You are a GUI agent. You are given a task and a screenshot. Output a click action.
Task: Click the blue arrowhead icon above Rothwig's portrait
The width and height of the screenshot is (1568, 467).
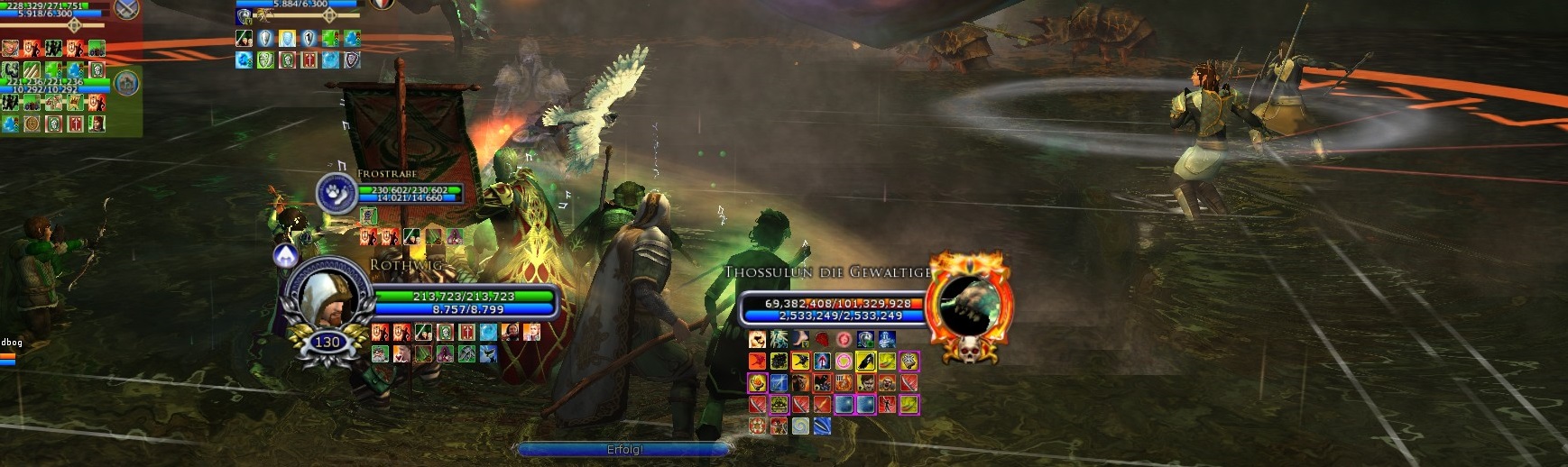(x=286, y=257)
